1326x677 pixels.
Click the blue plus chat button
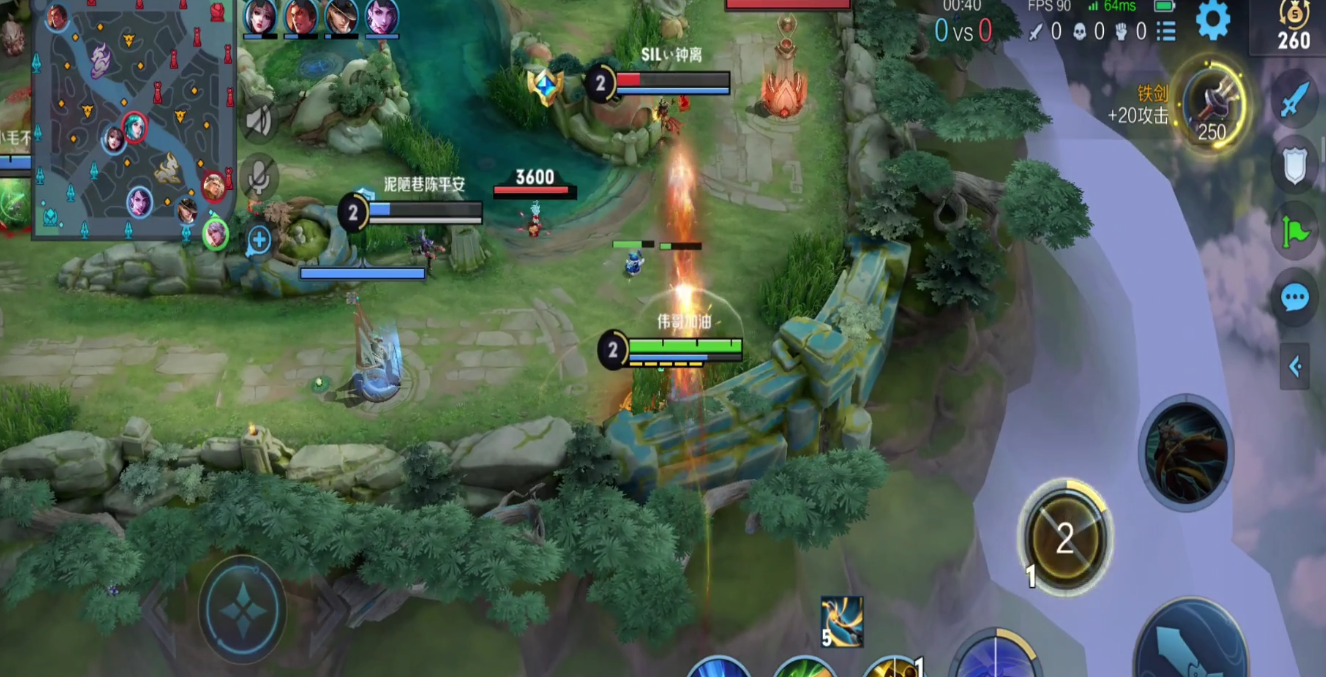pos(259,239)
